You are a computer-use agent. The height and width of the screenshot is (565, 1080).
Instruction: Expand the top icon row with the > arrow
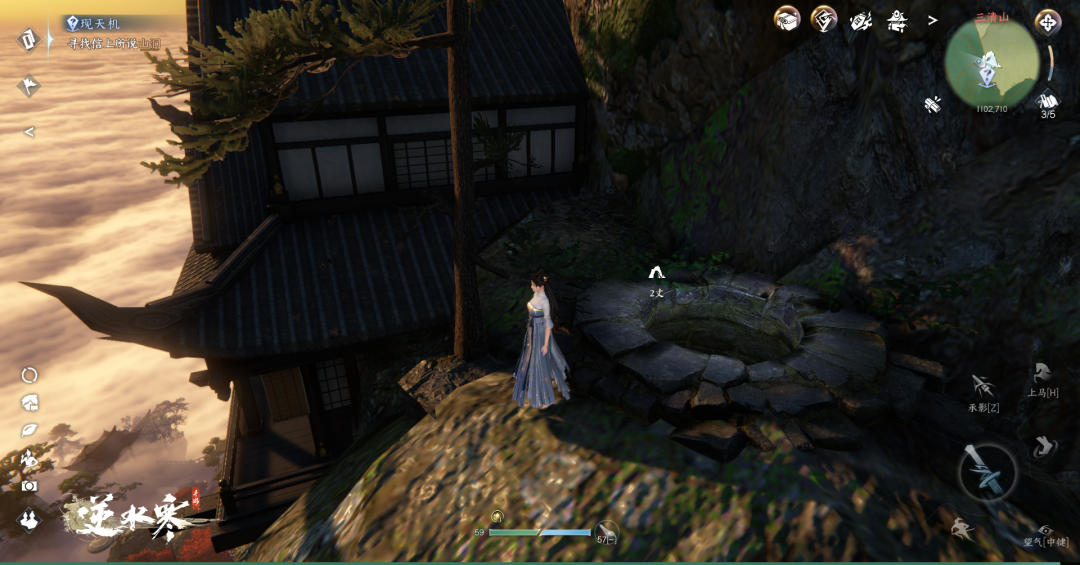(x=933, y=20)
